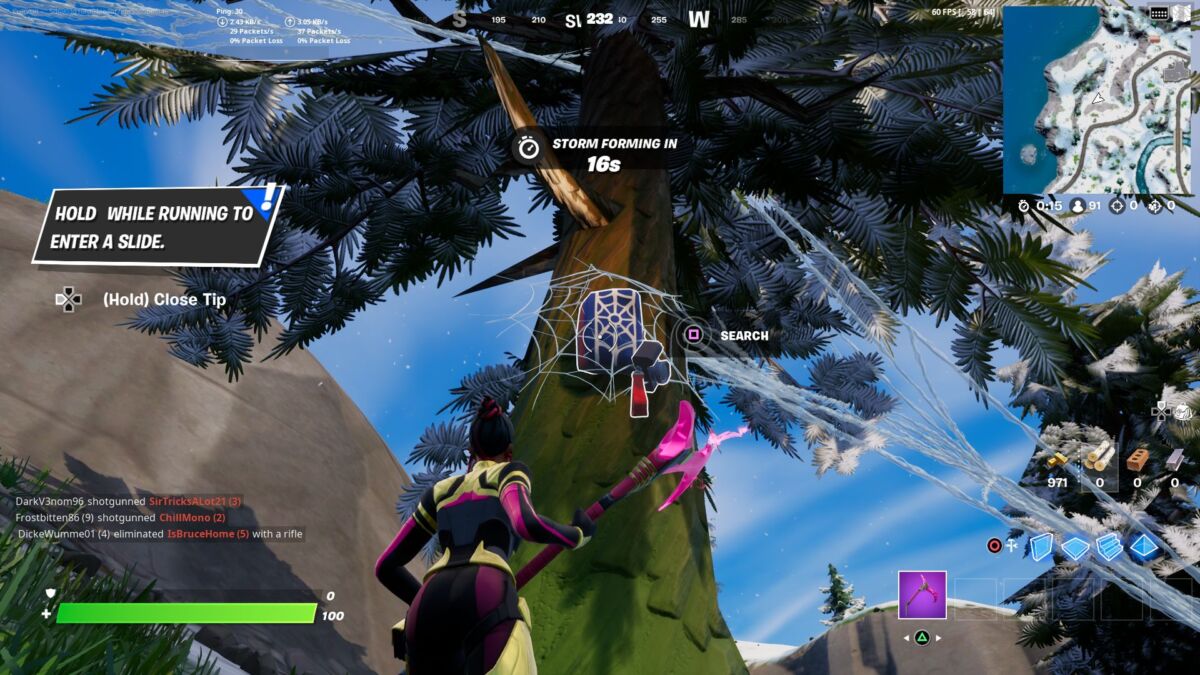
Task: Select the metal material icon
Action: click(1175, 459)
